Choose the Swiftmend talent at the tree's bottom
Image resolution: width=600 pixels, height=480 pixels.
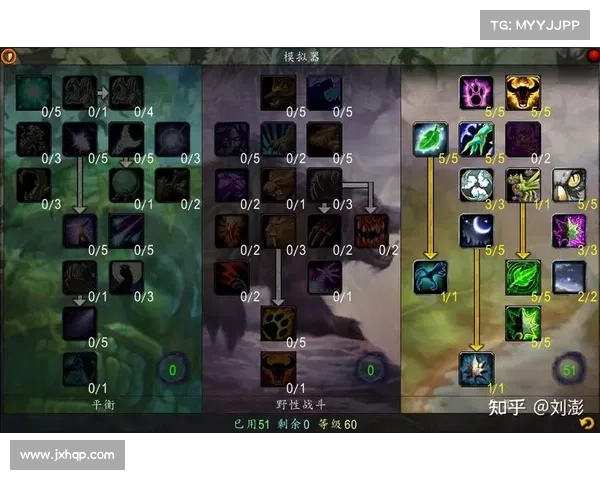point(475,368)
